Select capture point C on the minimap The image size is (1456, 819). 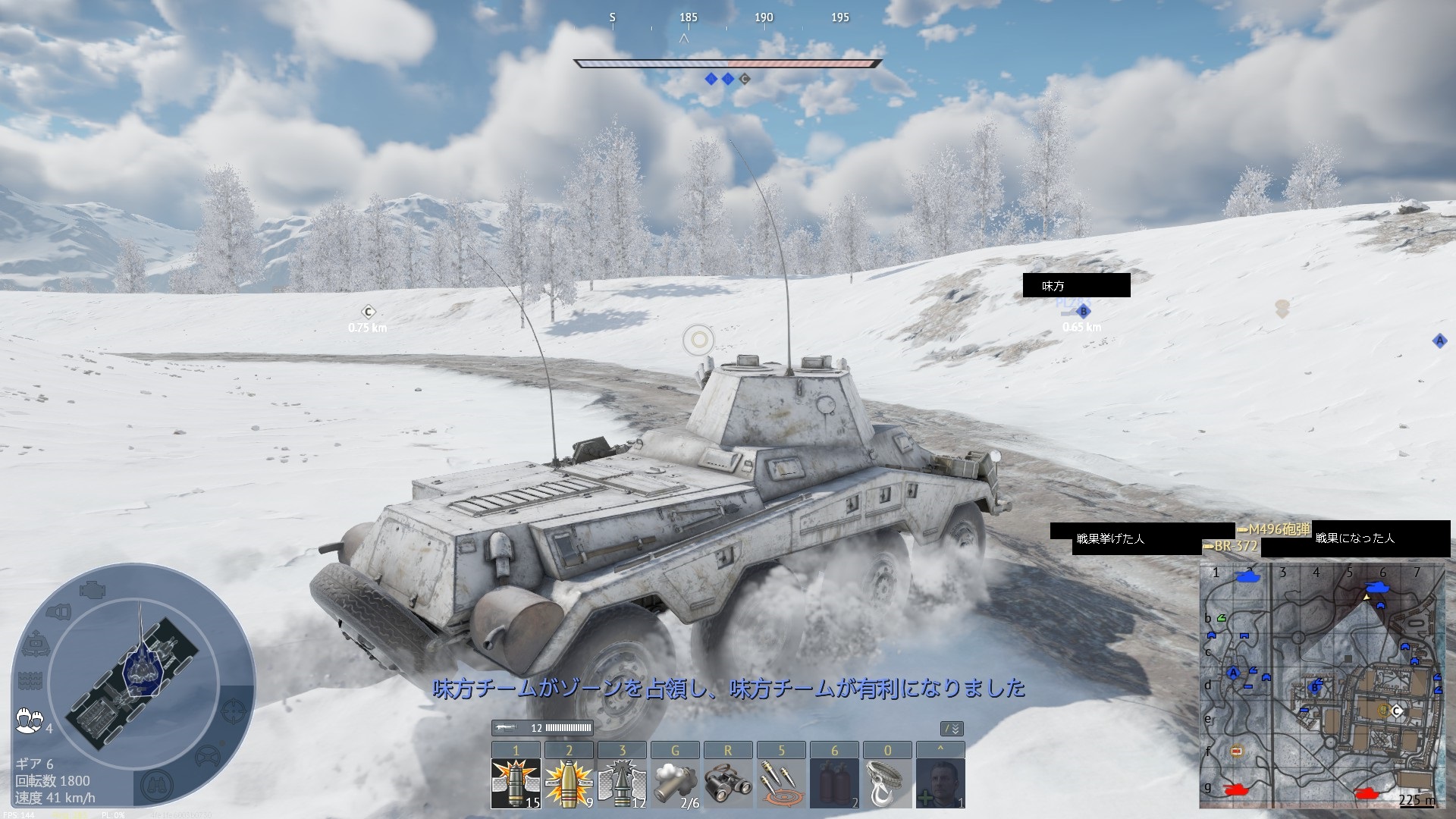pos(1396,711)
